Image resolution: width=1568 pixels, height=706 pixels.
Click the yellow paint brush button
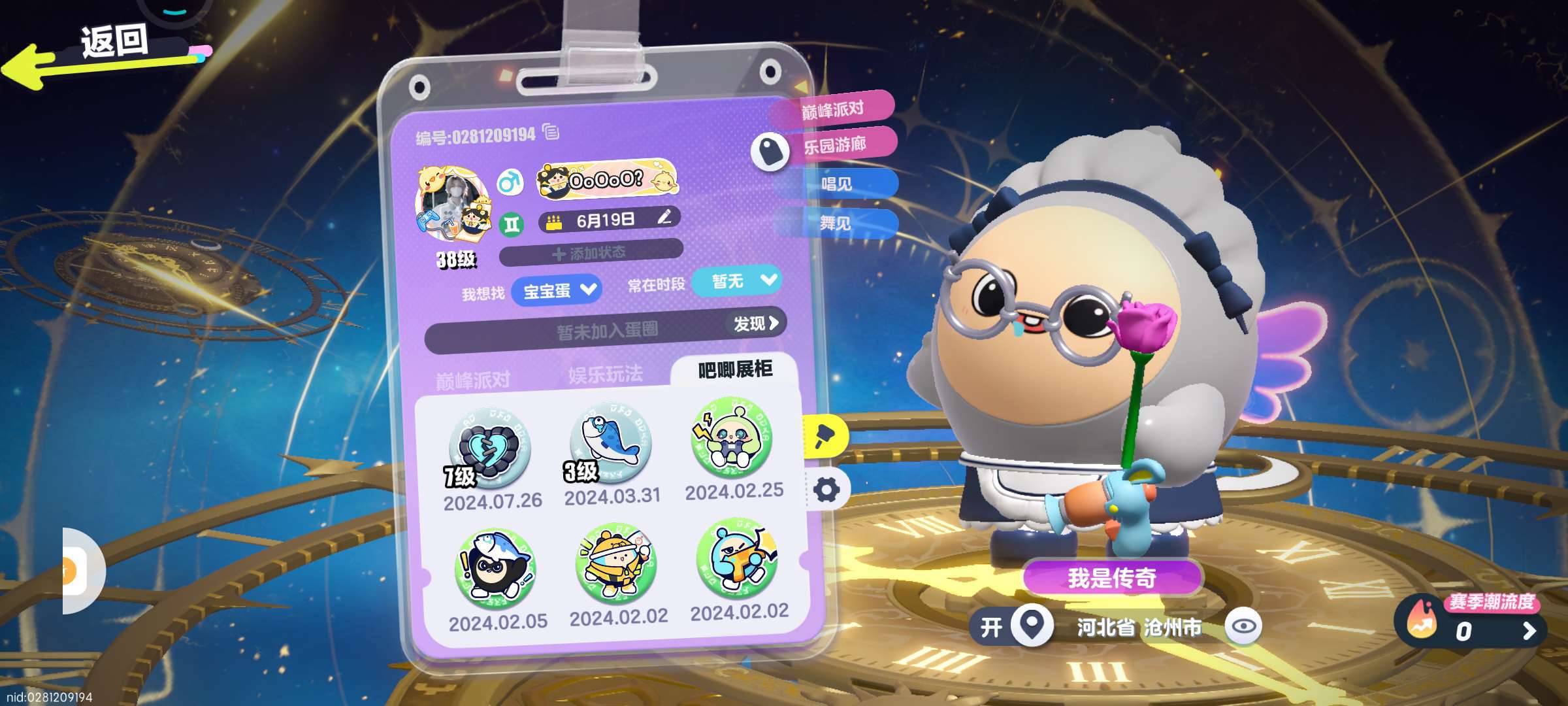tap(825, 435)
